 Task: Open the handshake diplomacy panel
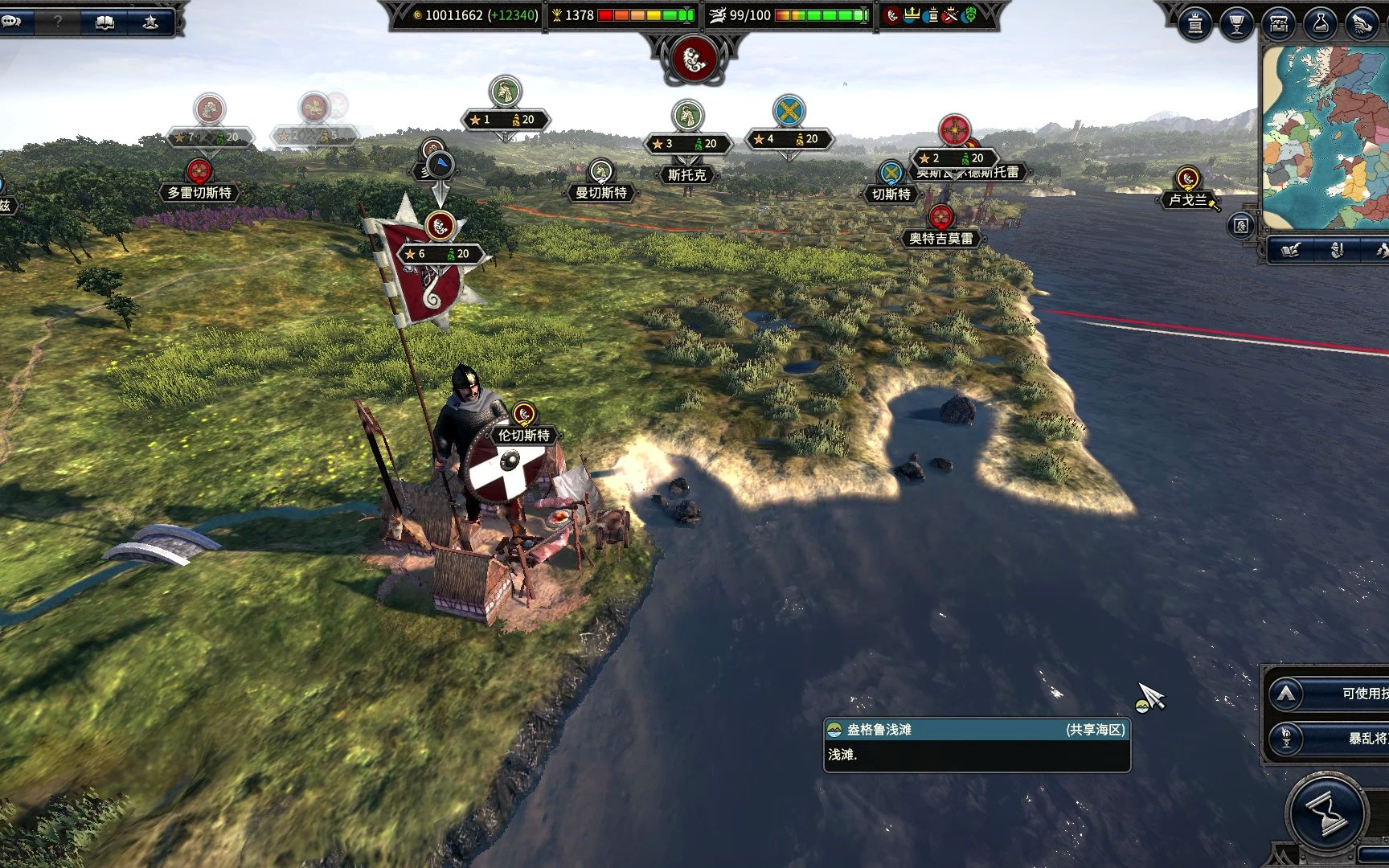tap(1361, 24)
